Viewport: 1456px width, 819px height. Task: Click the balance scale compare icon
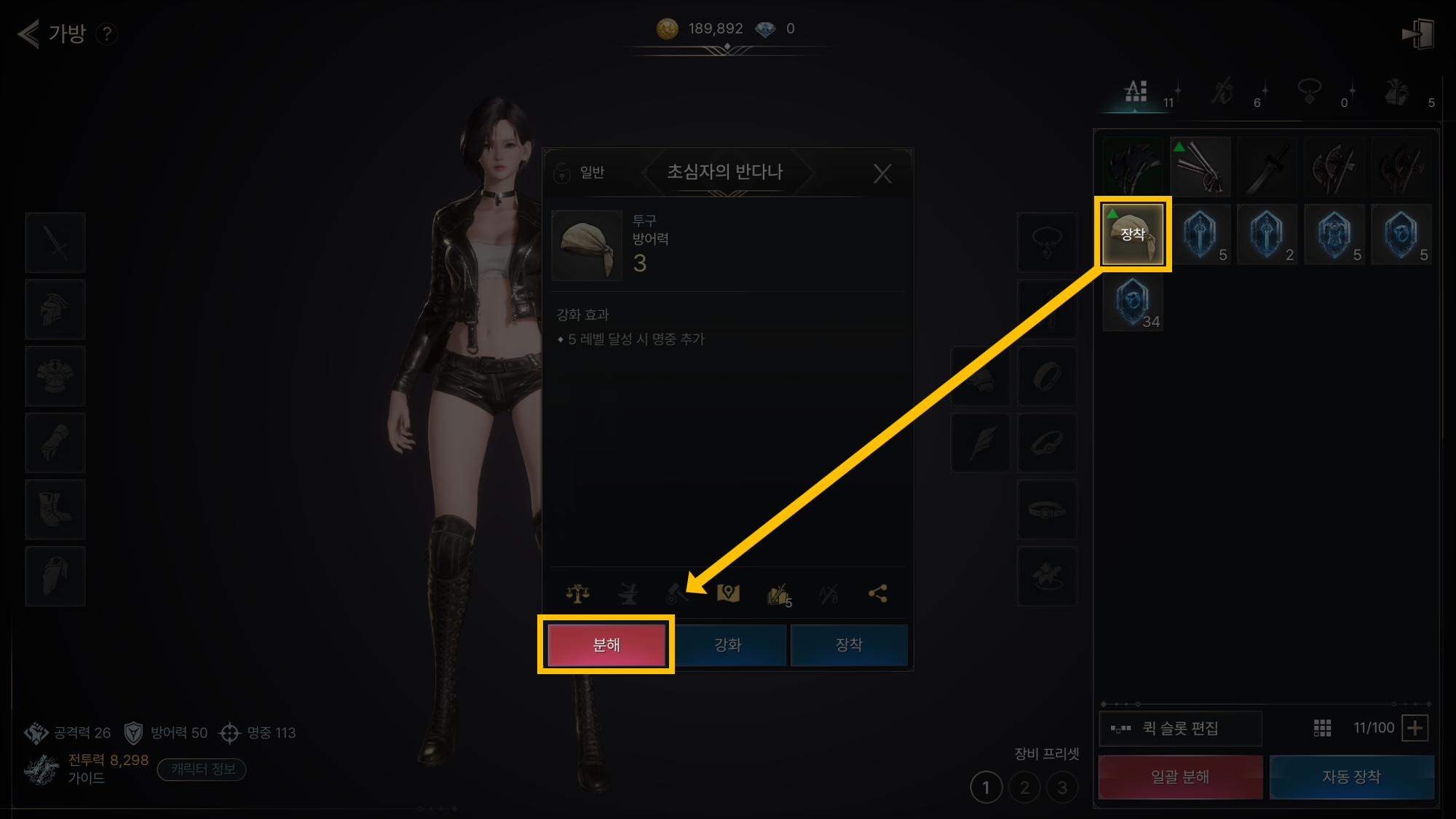pos(578,594)
